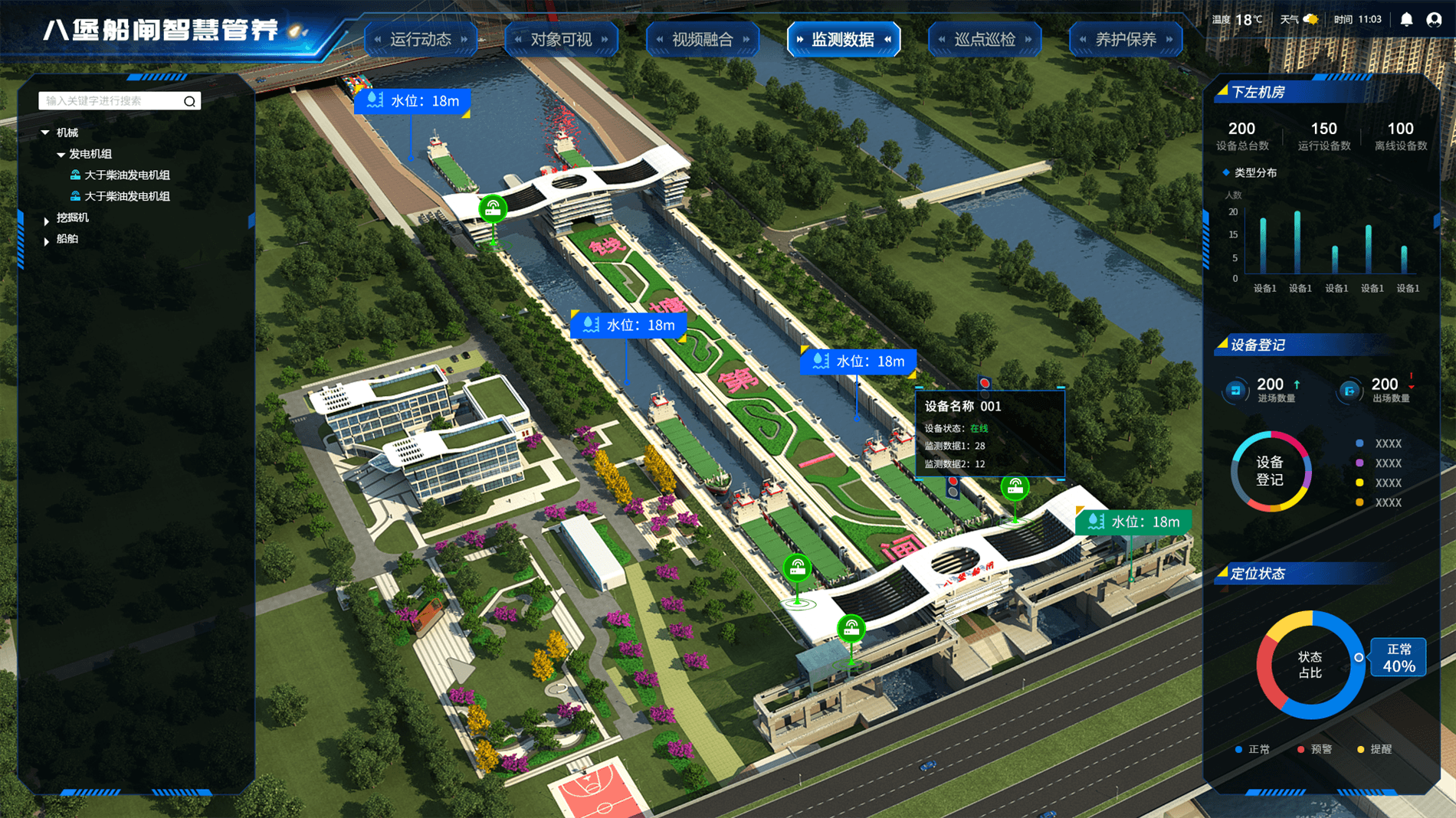1456x818 pixels.
Task: Focus the keyword search field
Action: (x=111, y=101)
